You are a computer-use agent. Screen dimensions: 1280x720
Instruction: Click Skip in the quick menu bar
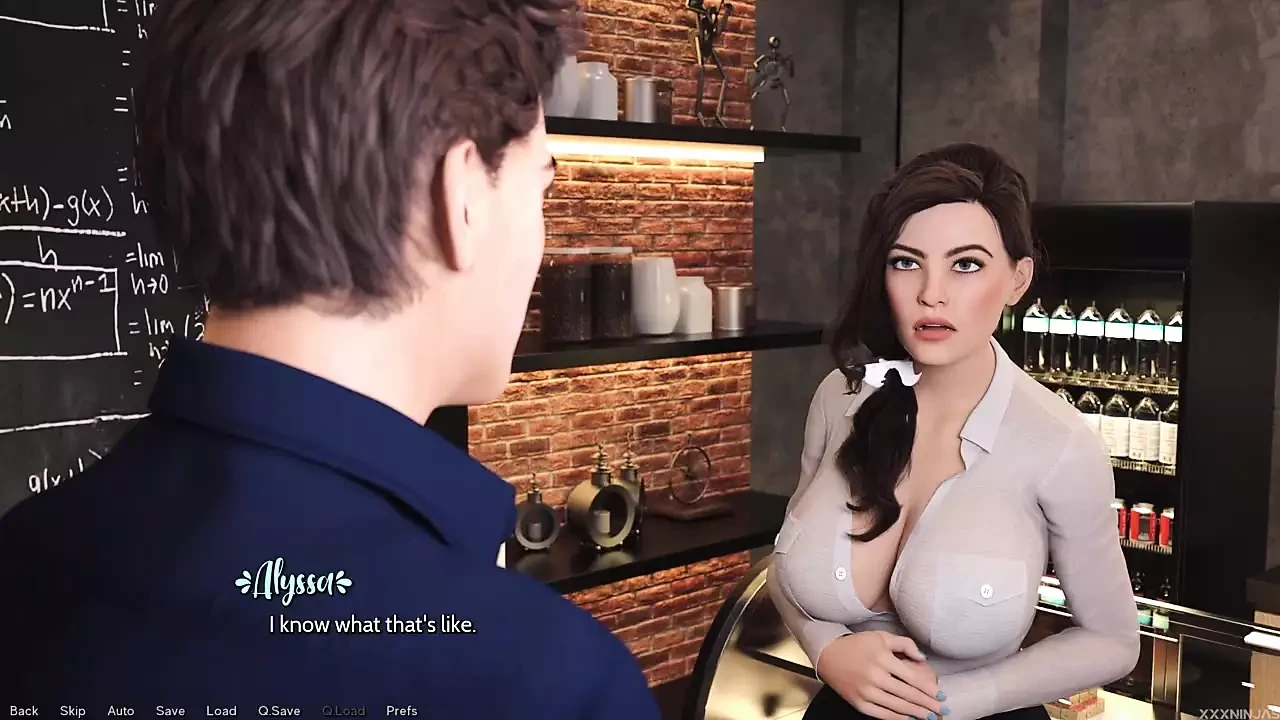(71, 710)
